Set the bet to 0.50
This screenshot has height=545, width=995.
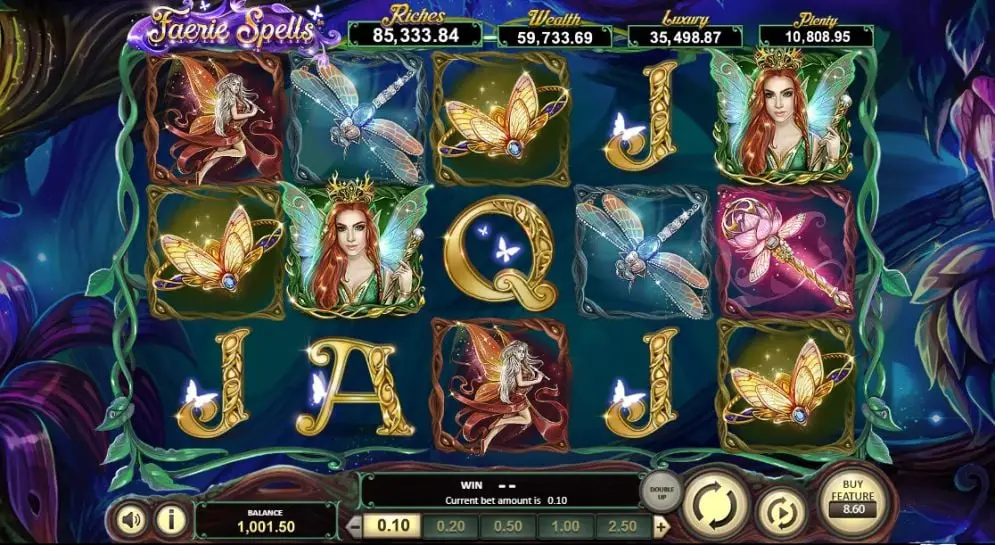507,527
